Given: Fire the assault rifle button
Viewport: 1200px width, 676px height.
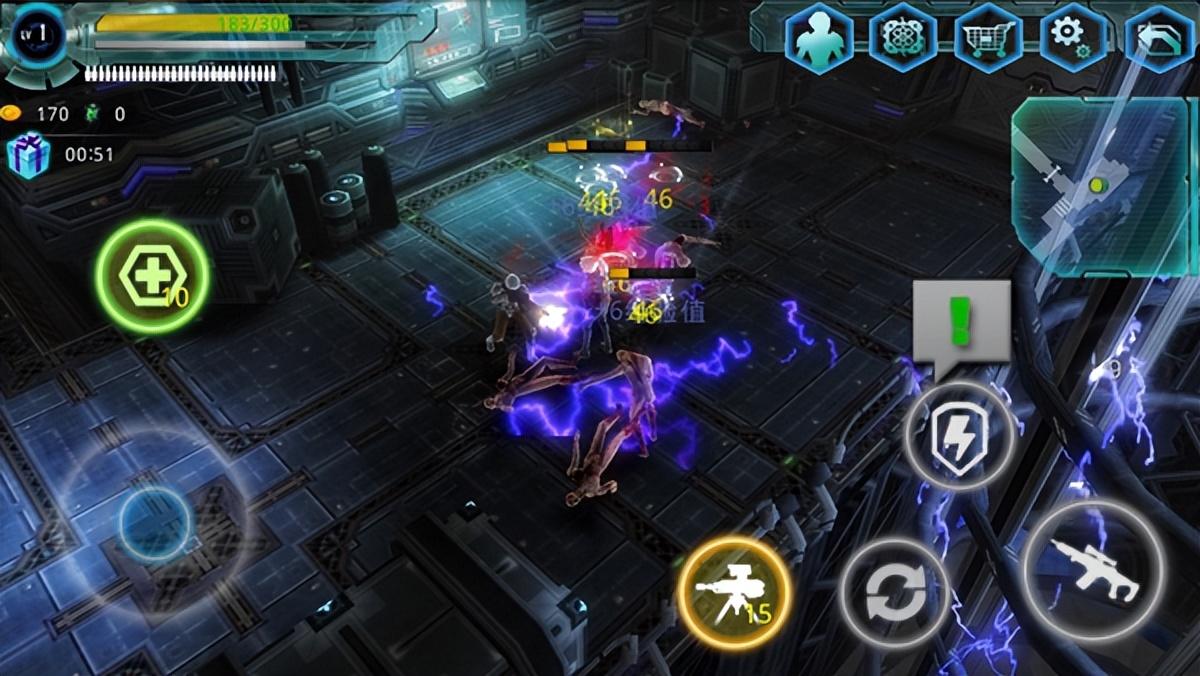Looking at the screenshot, I should 1093,569.
